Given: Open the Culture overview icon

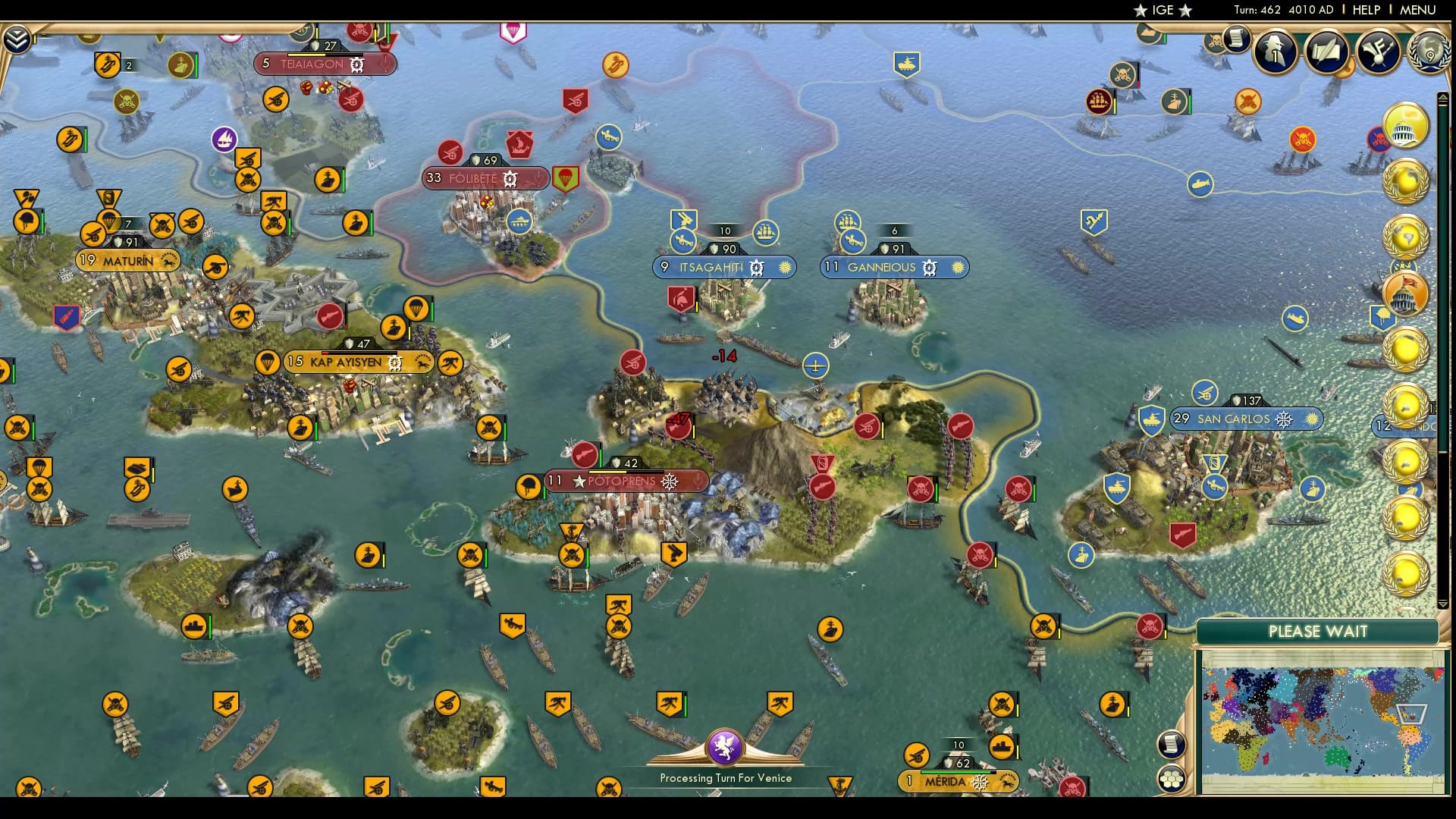Looking at the screenshot, I should click(1379, 51).
